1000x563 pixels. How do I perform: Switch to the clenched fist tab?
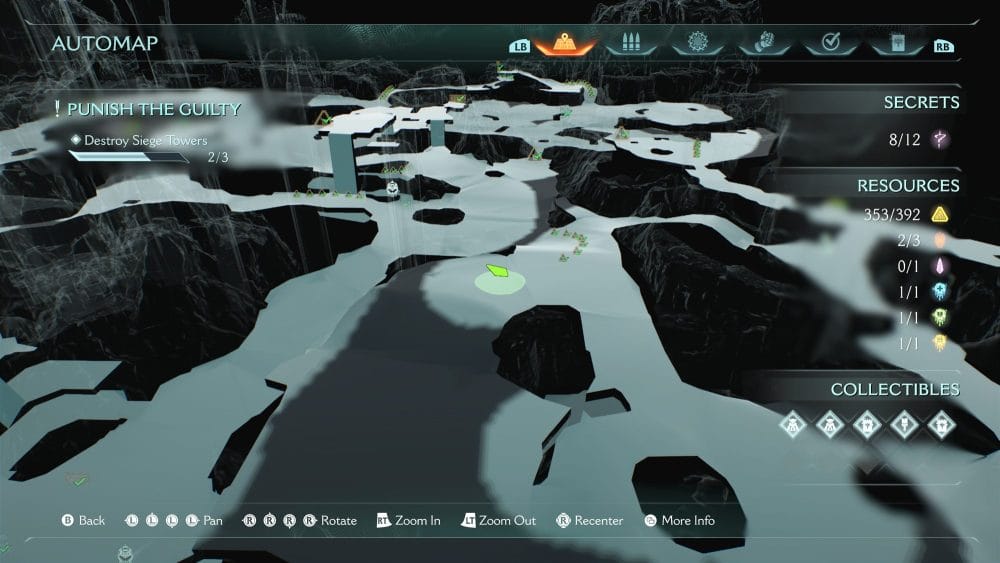763,43
